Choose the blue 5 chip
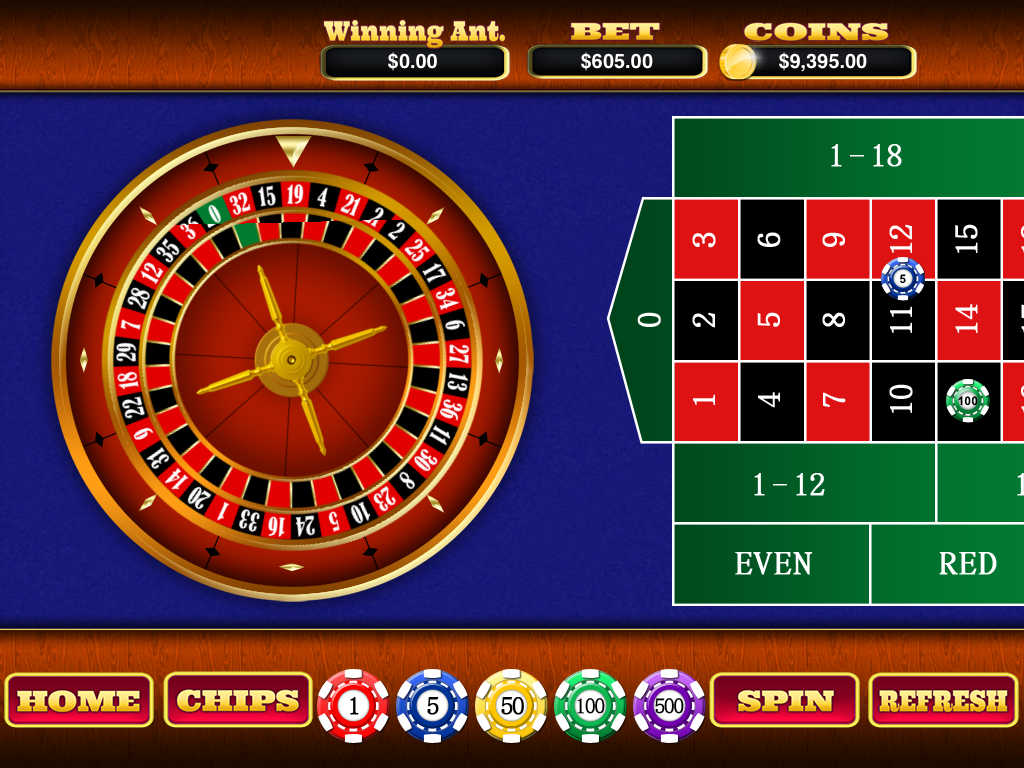Viewport: 1024px width, 768px height. (432, 706)
